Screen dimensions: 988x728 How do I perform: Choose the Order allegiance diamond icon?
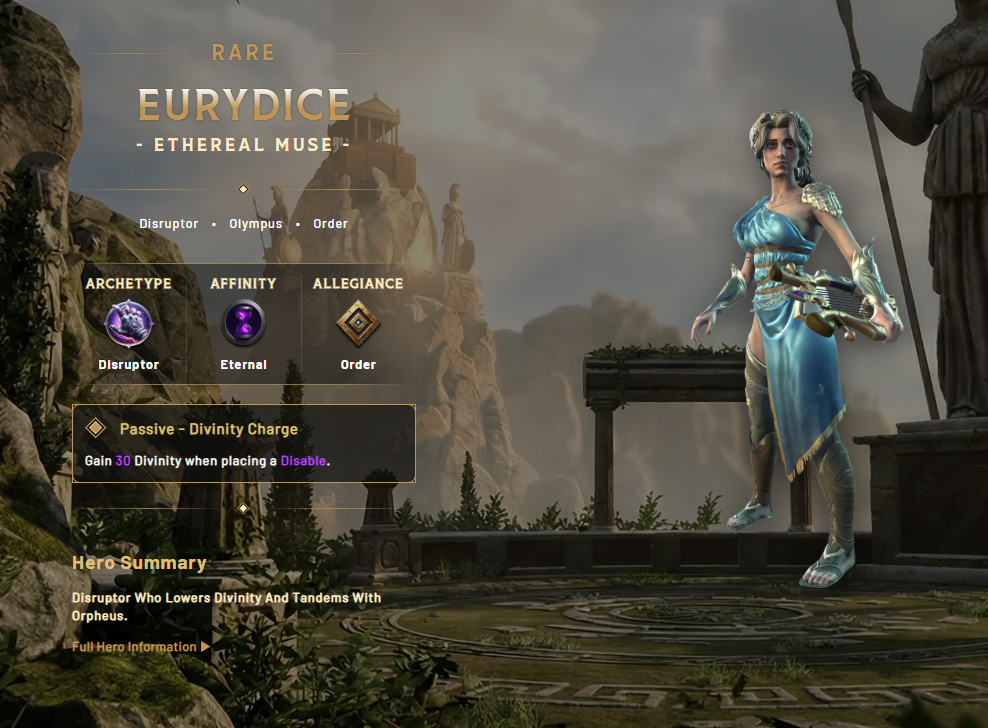[358, 323]
